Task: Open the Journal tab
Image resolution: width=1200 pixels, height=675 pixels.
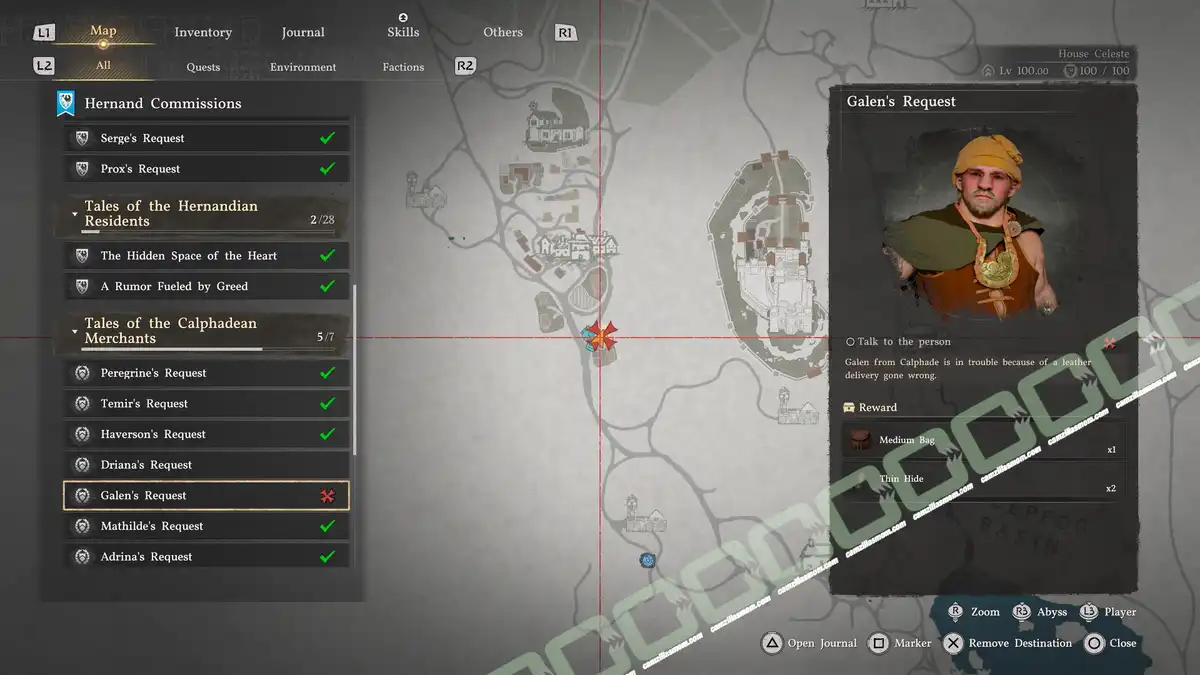Action: click(303, 32)
